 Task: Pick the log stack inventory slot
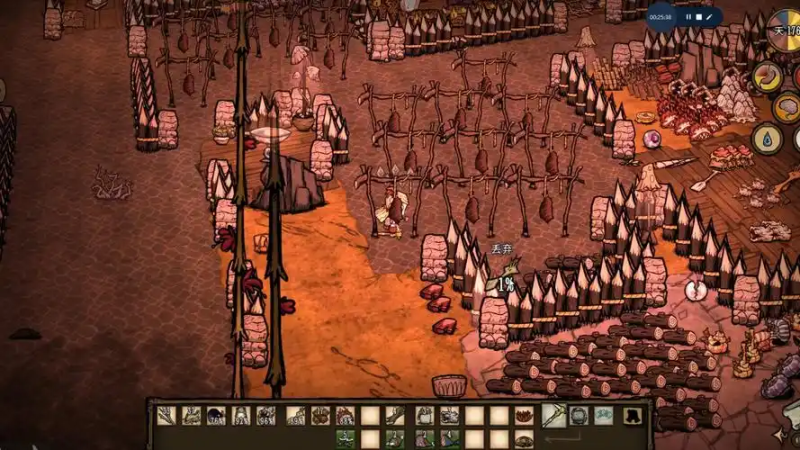[x=319, y=415]
